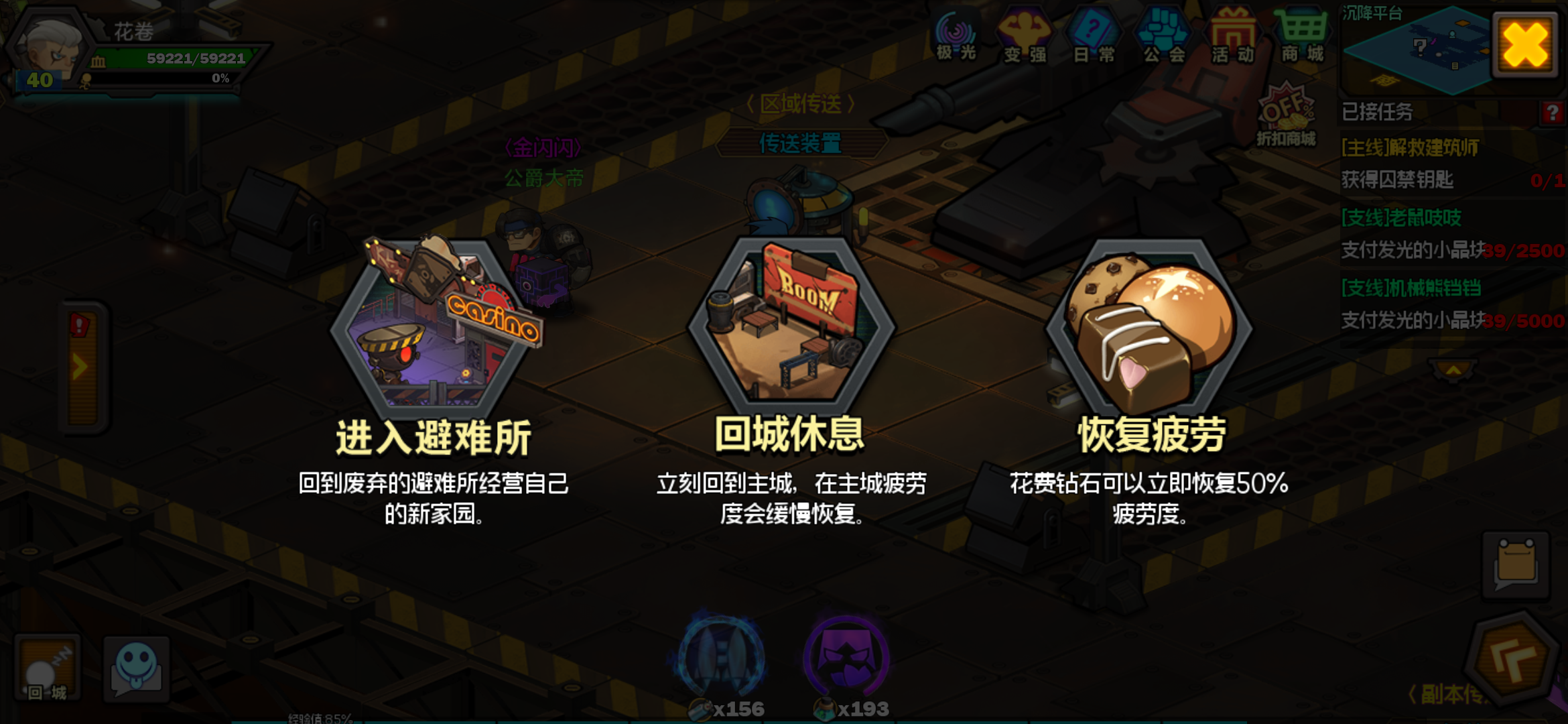Click the red question mark help button
This screenshot has height=724, width=1568.
tap(1552, 113)
